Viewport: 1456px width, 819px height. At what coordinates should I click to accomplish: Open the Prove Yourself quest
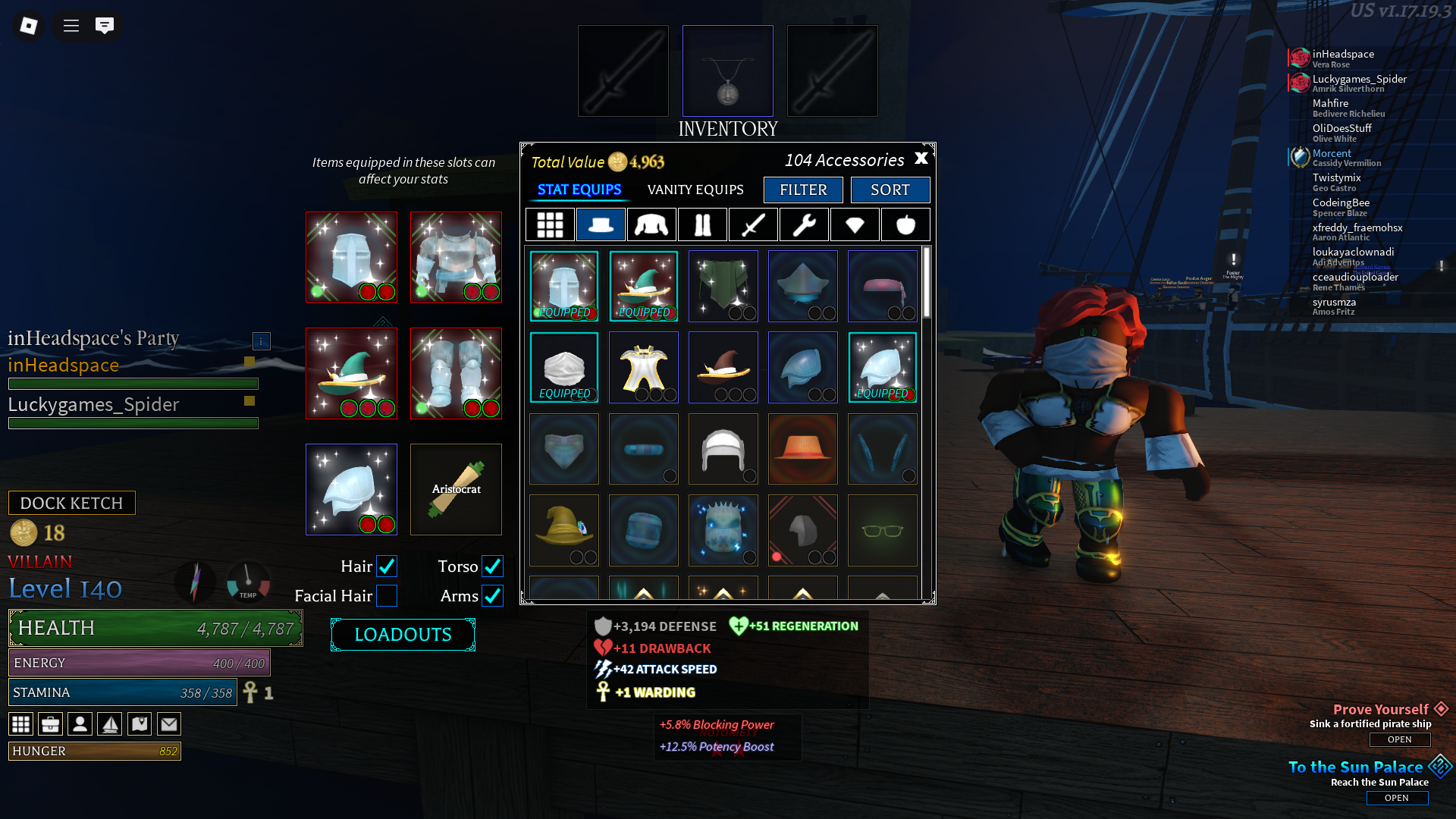(1399, 739)
